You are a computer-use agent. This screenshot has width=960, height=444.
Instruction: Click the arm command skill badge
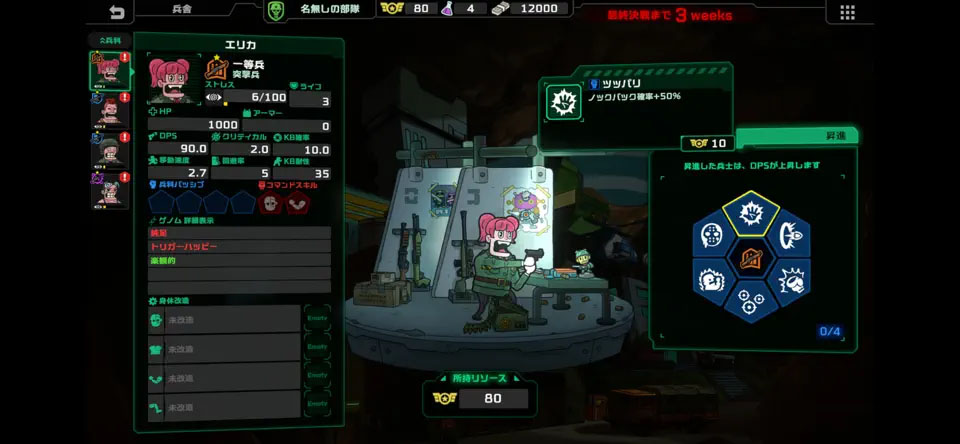[x=298, y=203]
